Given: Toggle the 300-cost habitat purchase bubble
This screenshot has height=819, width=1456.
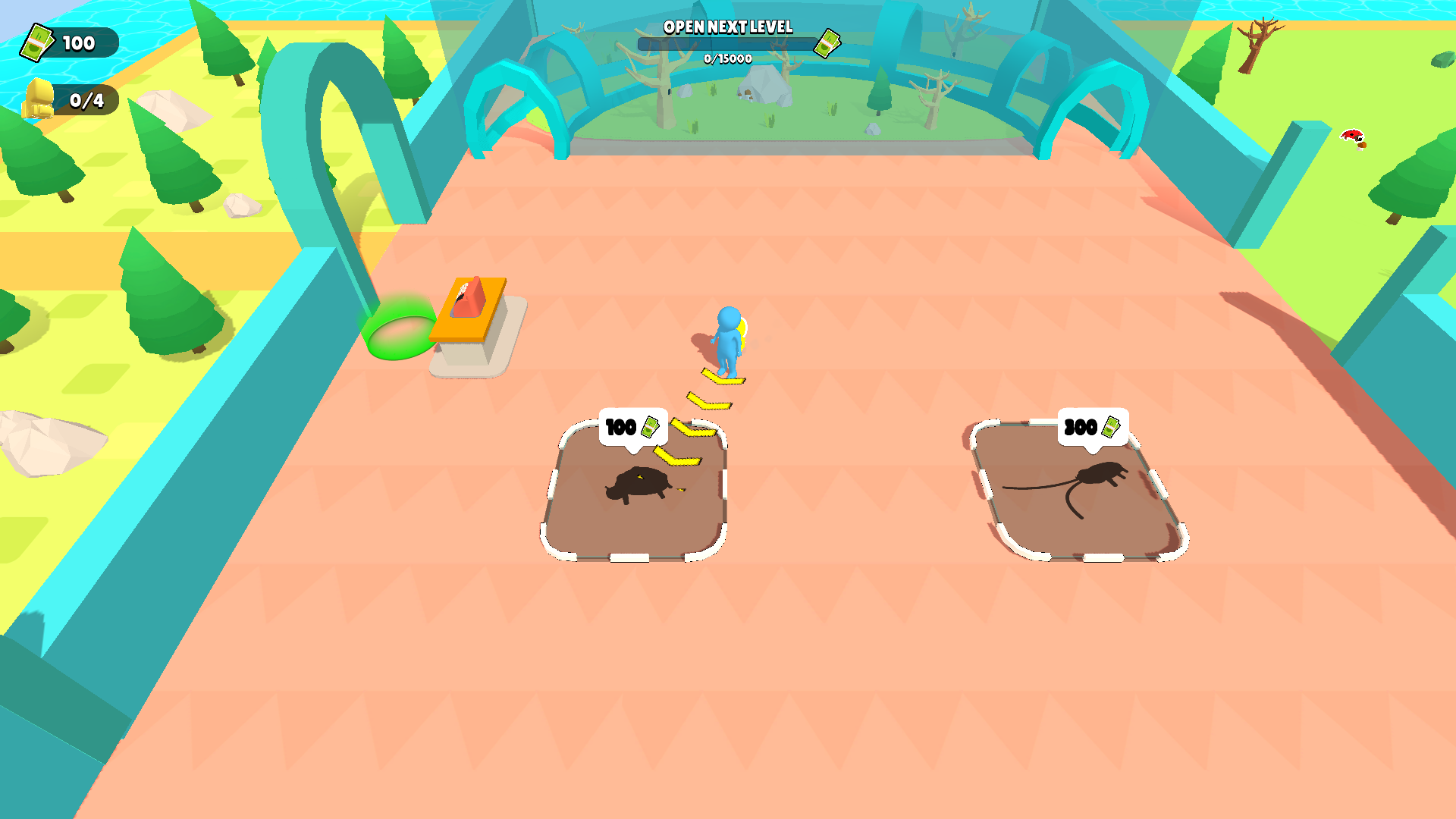Looking at the screenshot, I should click(1092, 426).
